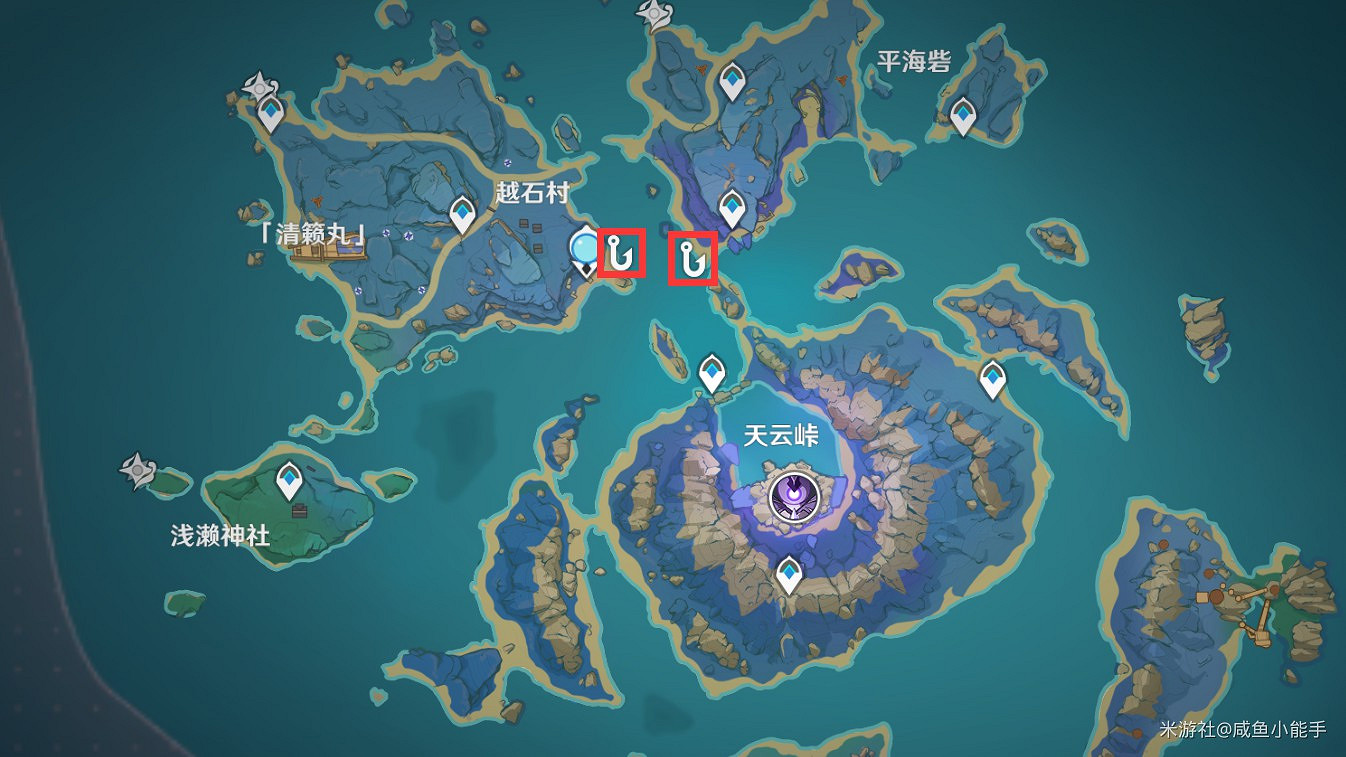Click the fish pool bubble icon near 越石村
Screen dimensions: 1346x757
[583, 249]
